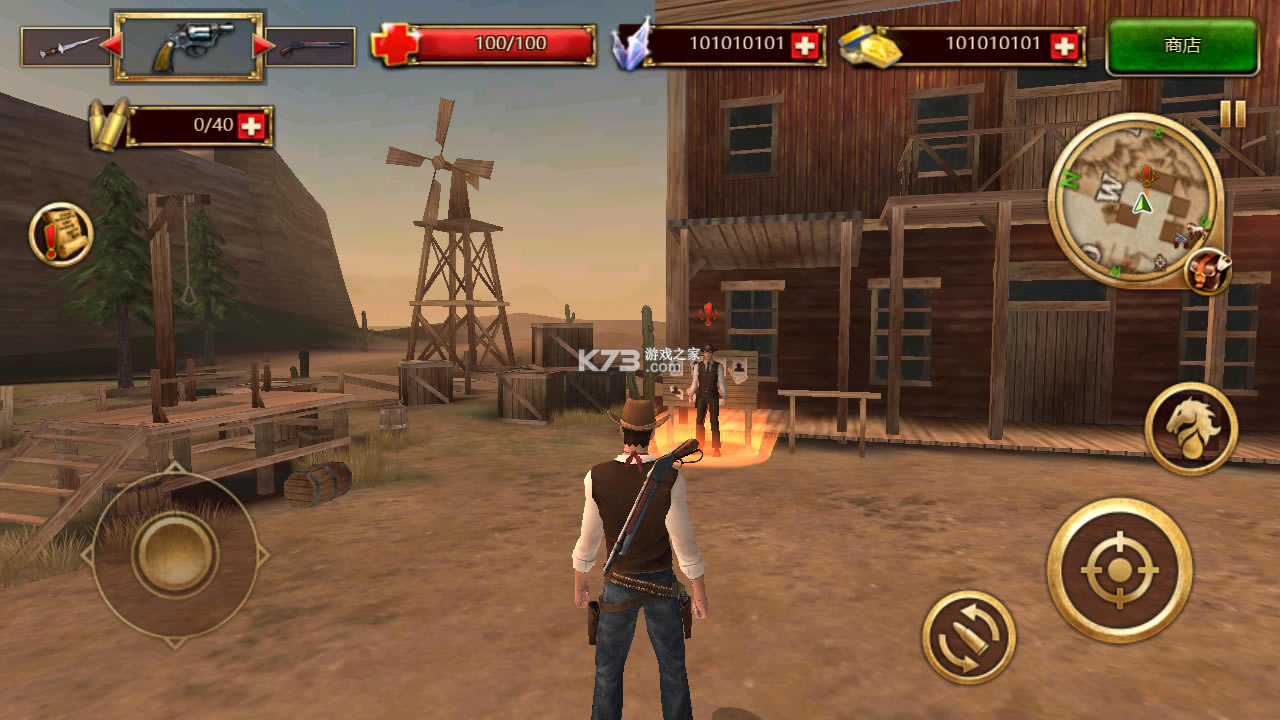Buy more crystals with the plus button

pos(804,45)
